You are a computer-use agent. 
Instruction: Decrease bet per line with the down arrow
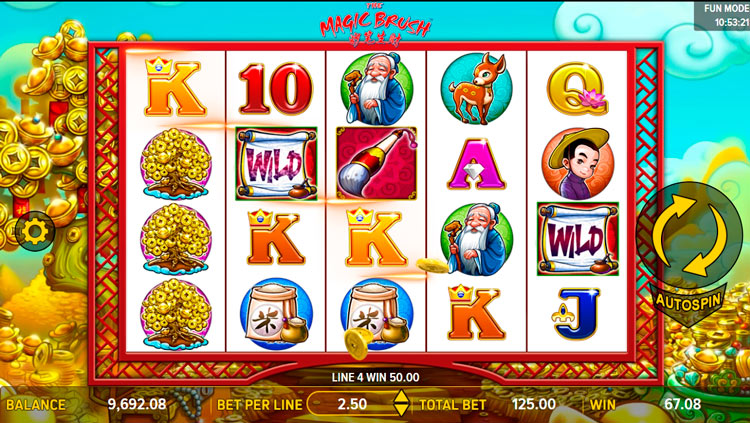point(400,411)
